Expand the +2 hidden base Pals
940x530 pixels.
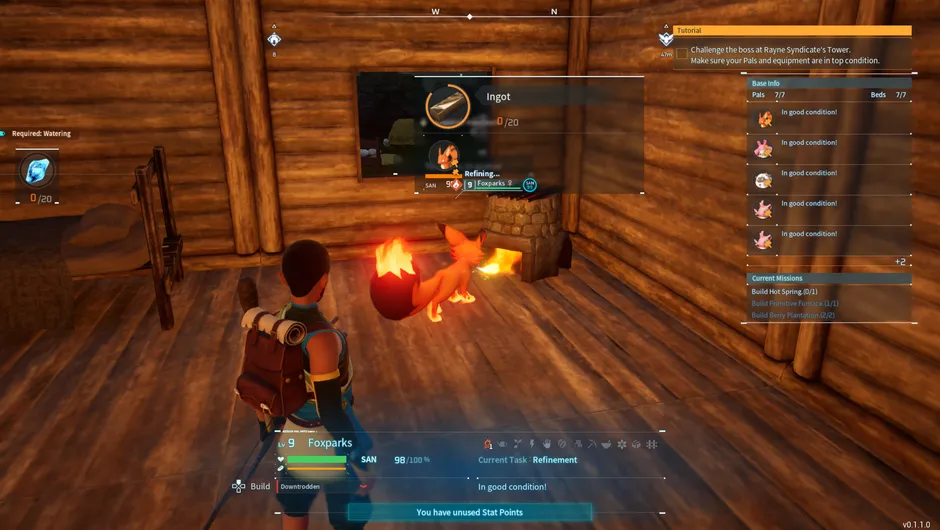900,262
